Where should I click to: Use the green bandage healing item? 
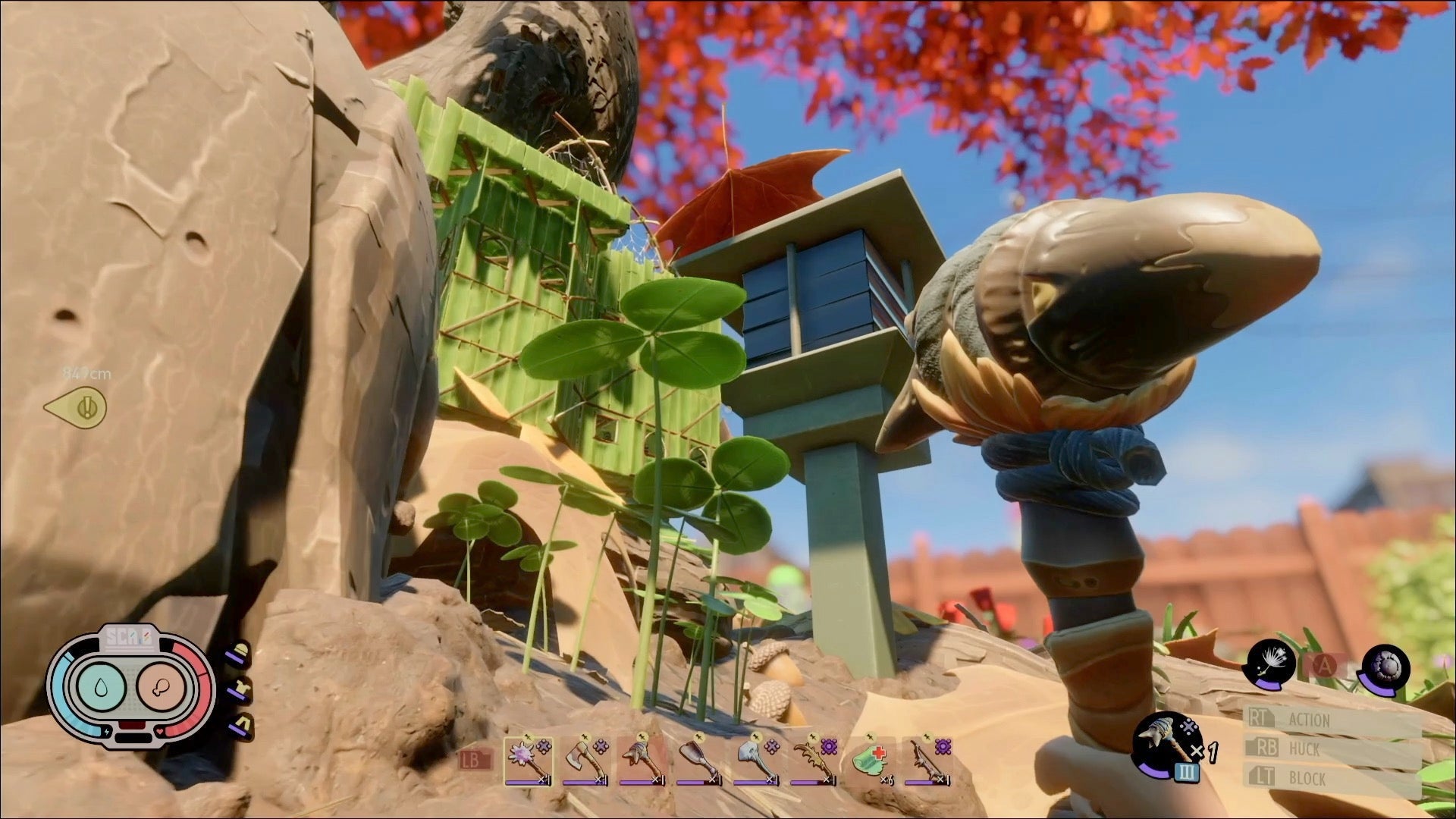point(869,761)
